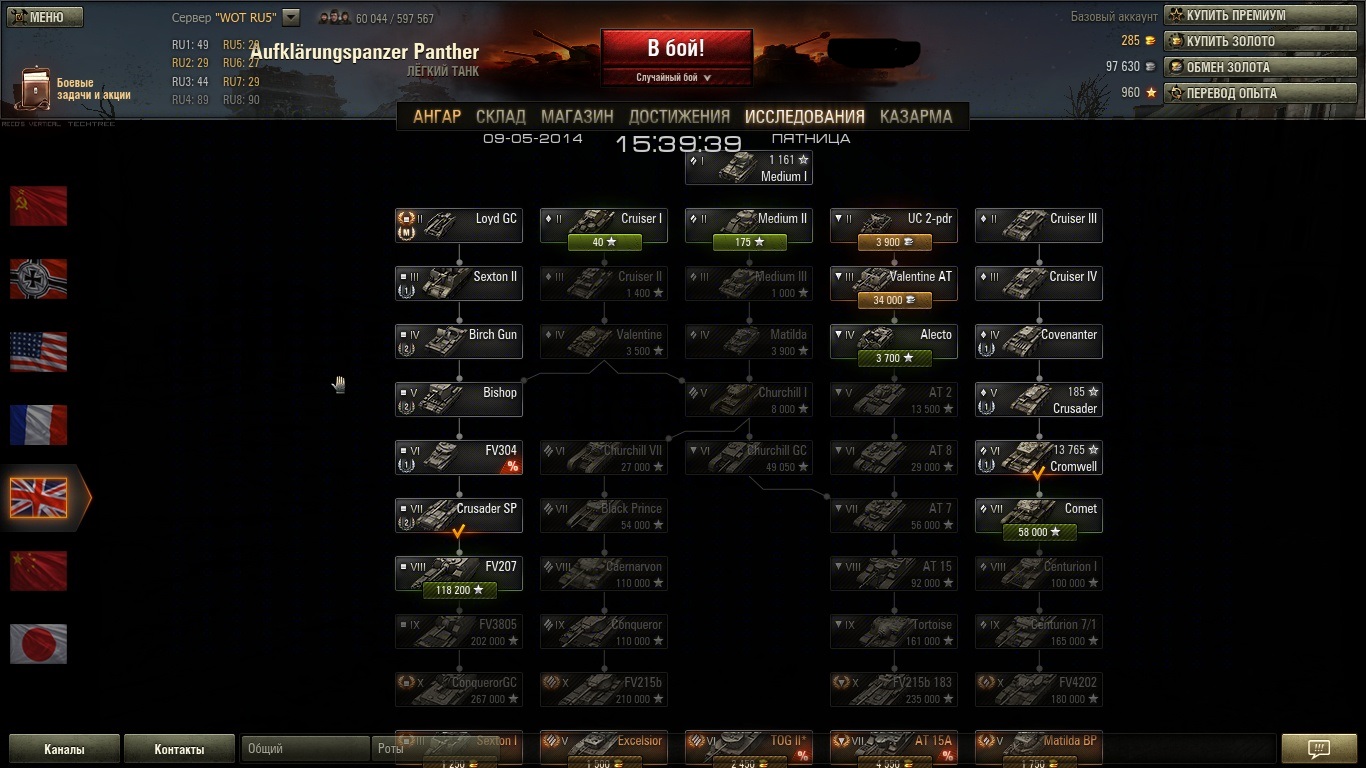Open ОБМЕН ЗОЛОТА exchange
The height and width of the screenshot is (768, 1366).
pyautogui.click(x=1260, y=68)
